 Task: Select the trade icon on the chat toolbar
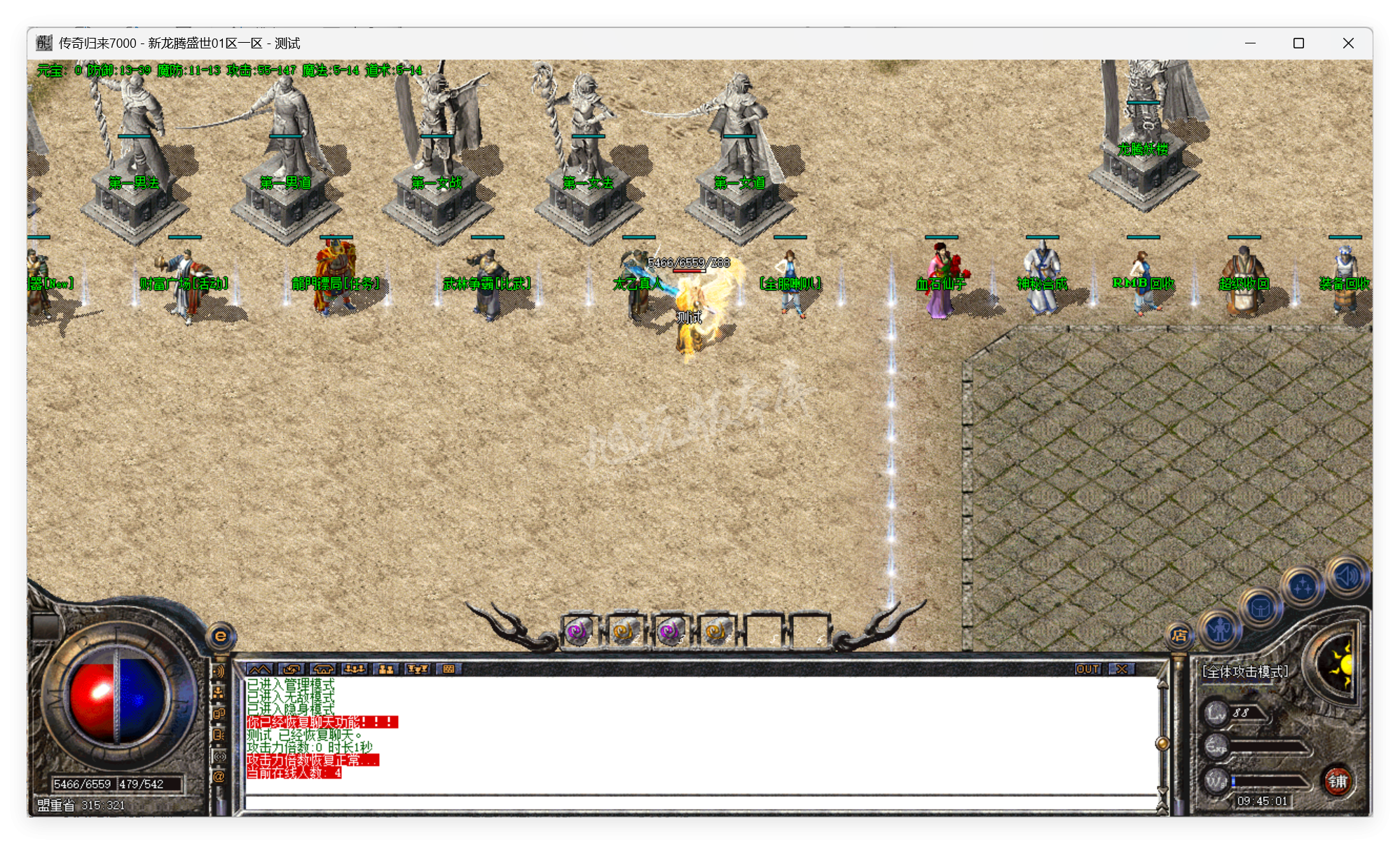[x=291, y=669]
